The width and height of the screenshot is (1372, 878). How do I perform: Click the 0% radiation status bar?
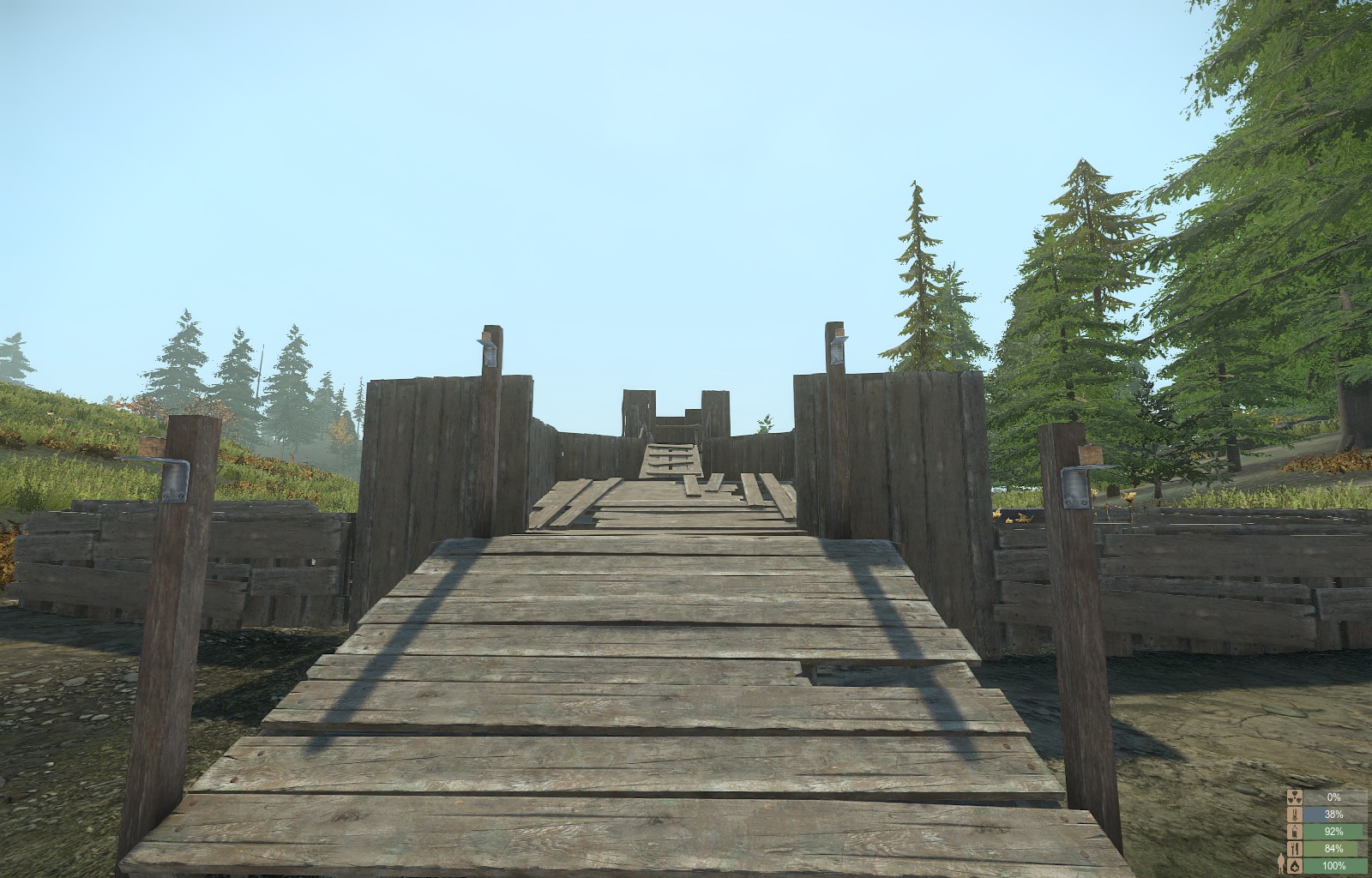[1333, 797]
